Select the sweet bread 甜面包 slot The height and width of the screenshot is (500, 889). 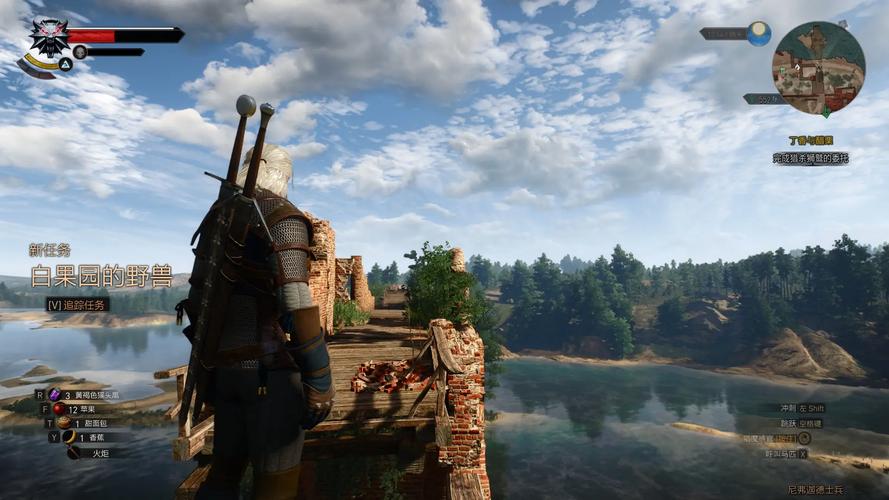(65, 423)
